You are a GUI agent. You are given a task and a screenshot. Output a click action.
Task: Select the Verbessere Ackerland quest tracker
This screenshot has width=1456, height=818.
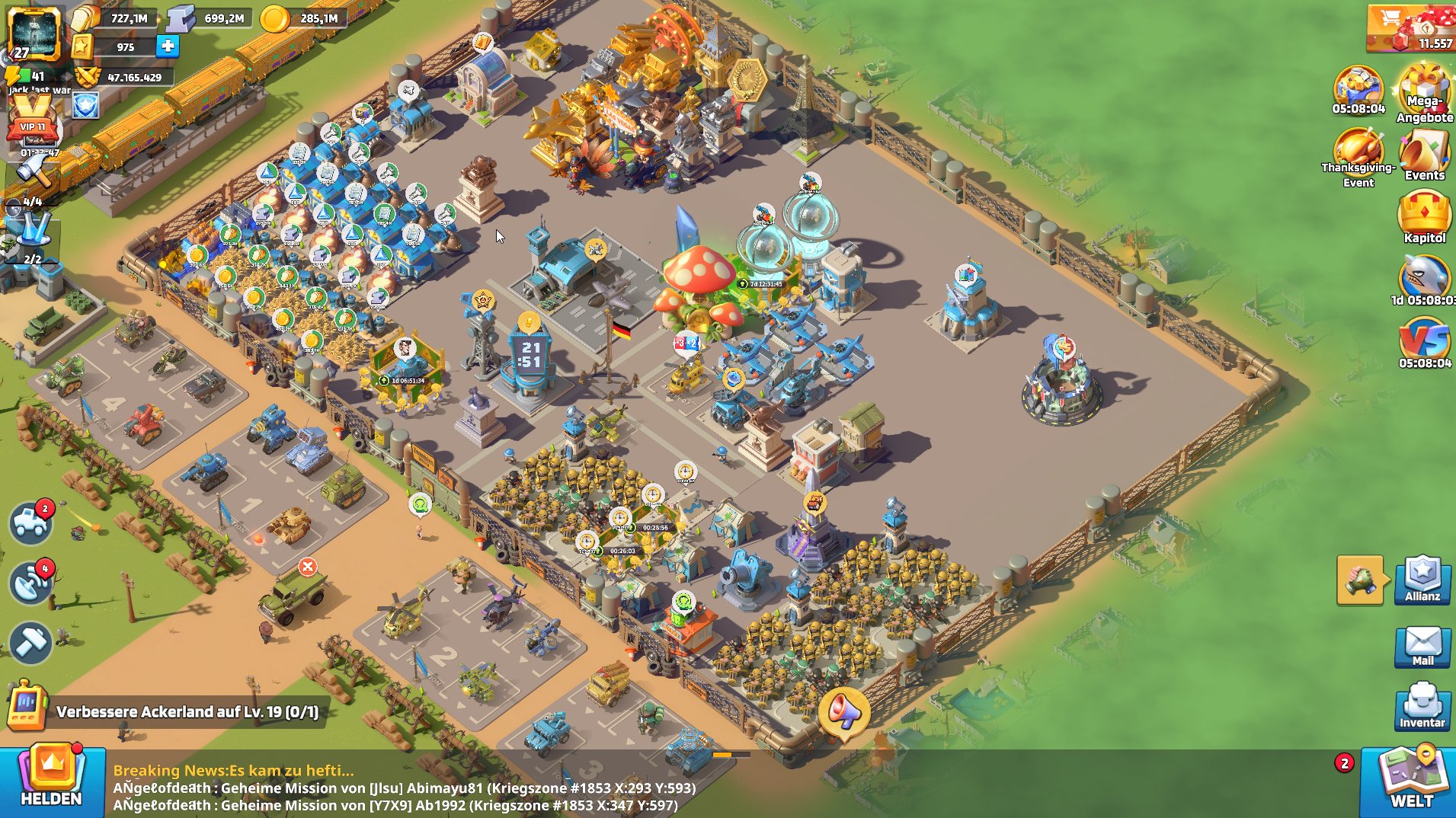click(x=187, y=711)
